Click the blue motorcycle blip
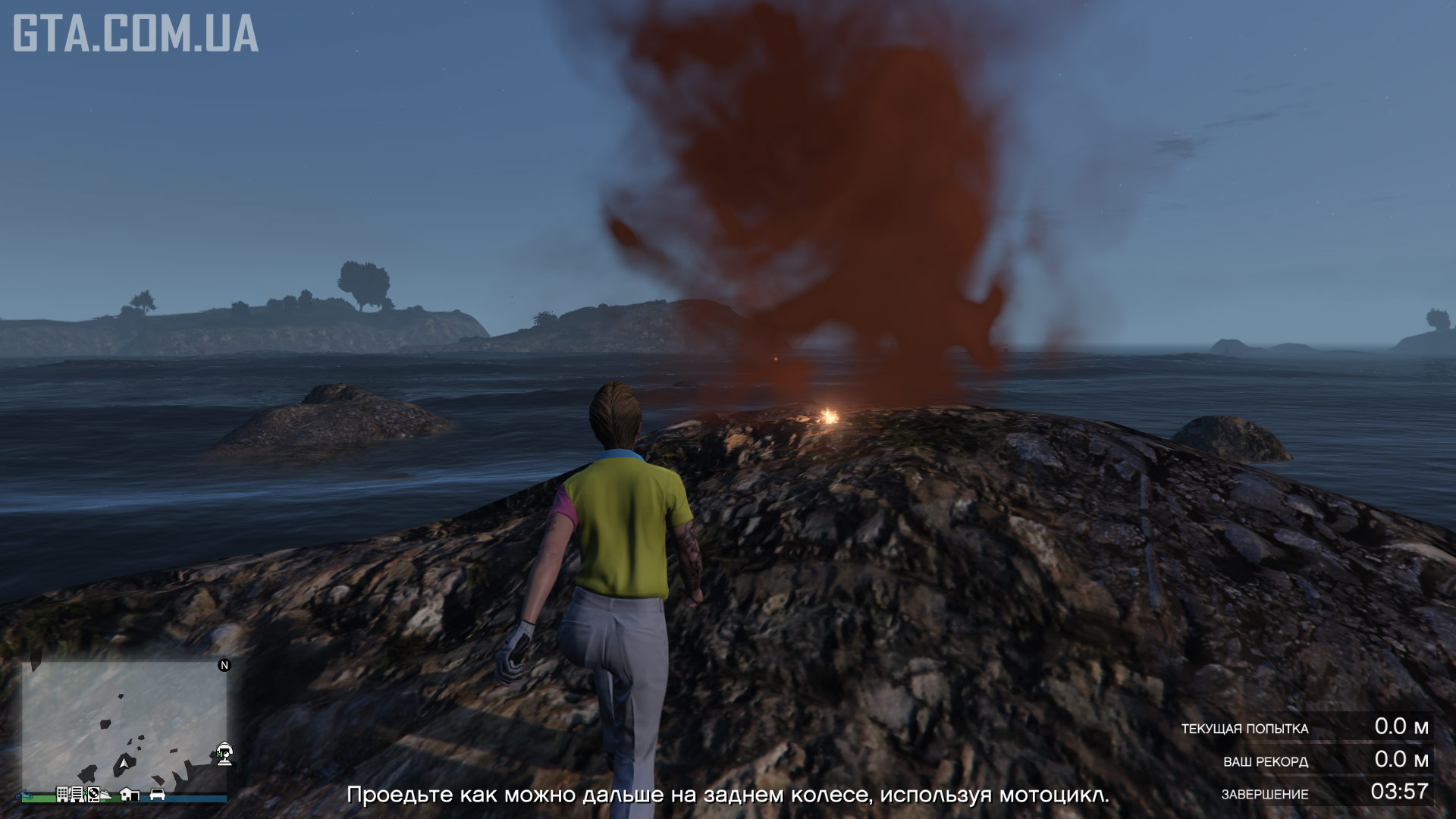This screenshot has width=1456, height=819. [x=24, y=796]
